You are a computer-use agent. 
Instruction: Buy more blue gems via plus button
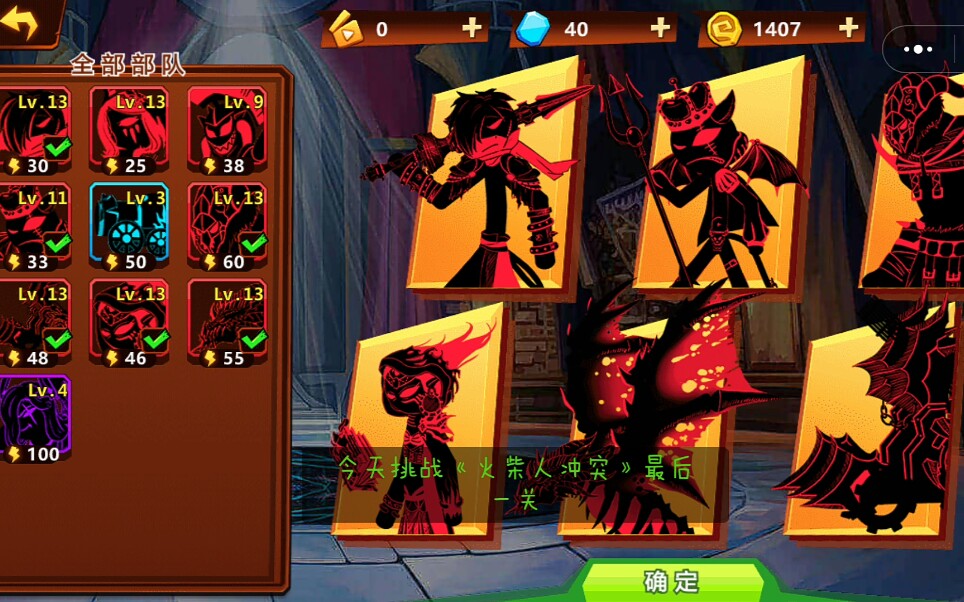point(660,28)
